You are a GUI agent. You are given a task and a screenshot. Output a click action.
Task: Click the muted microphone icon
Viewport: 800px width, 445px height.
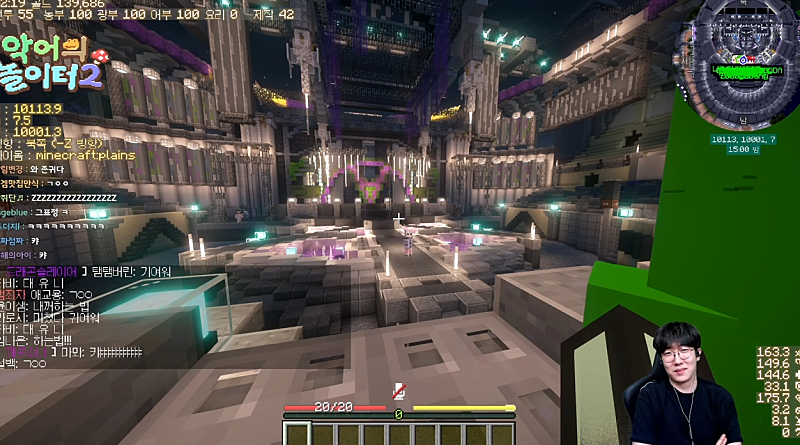pyautogui.click(x=399, y=391)
